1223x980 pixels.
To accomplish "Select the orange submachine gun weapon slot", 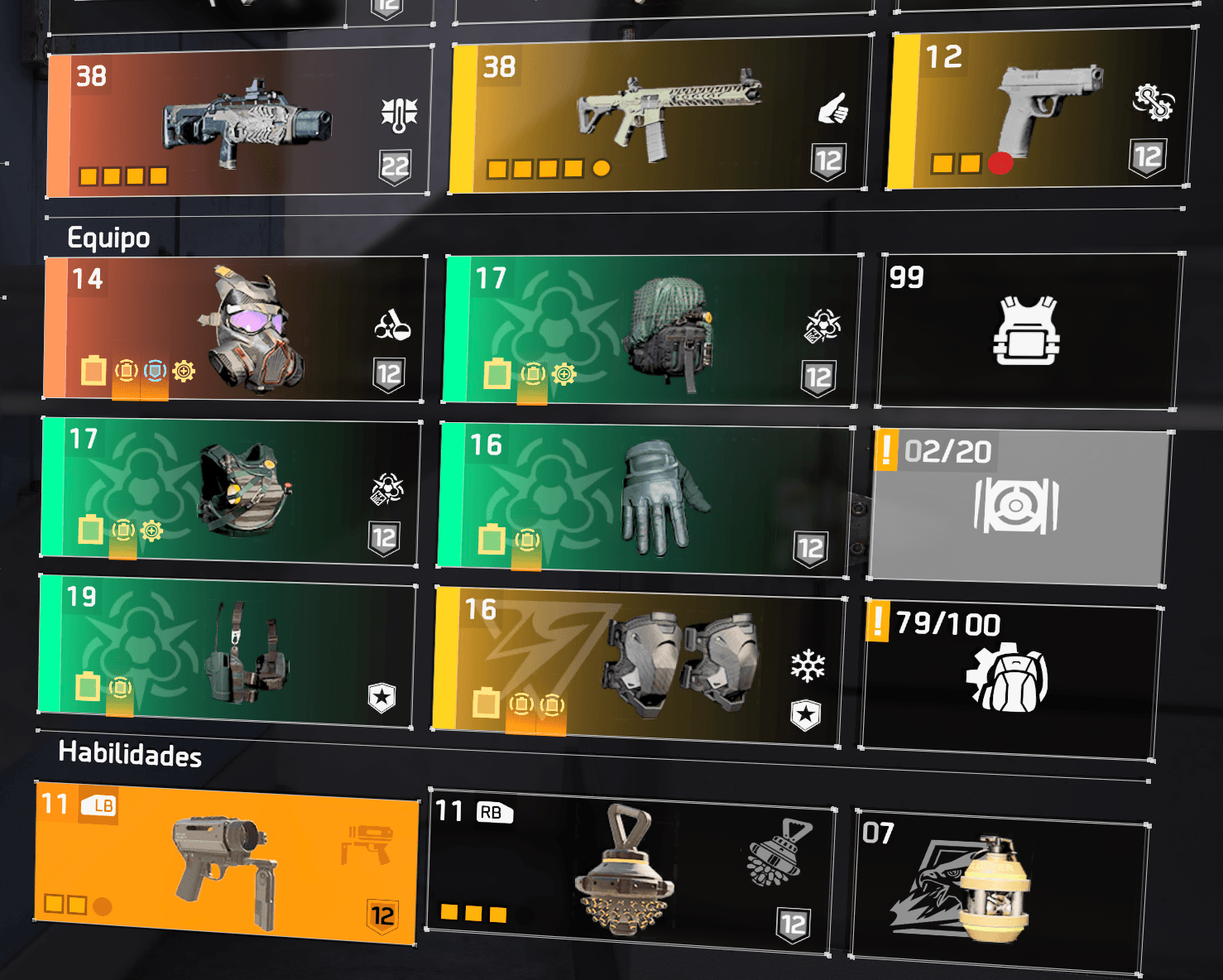I will point(239,122).
